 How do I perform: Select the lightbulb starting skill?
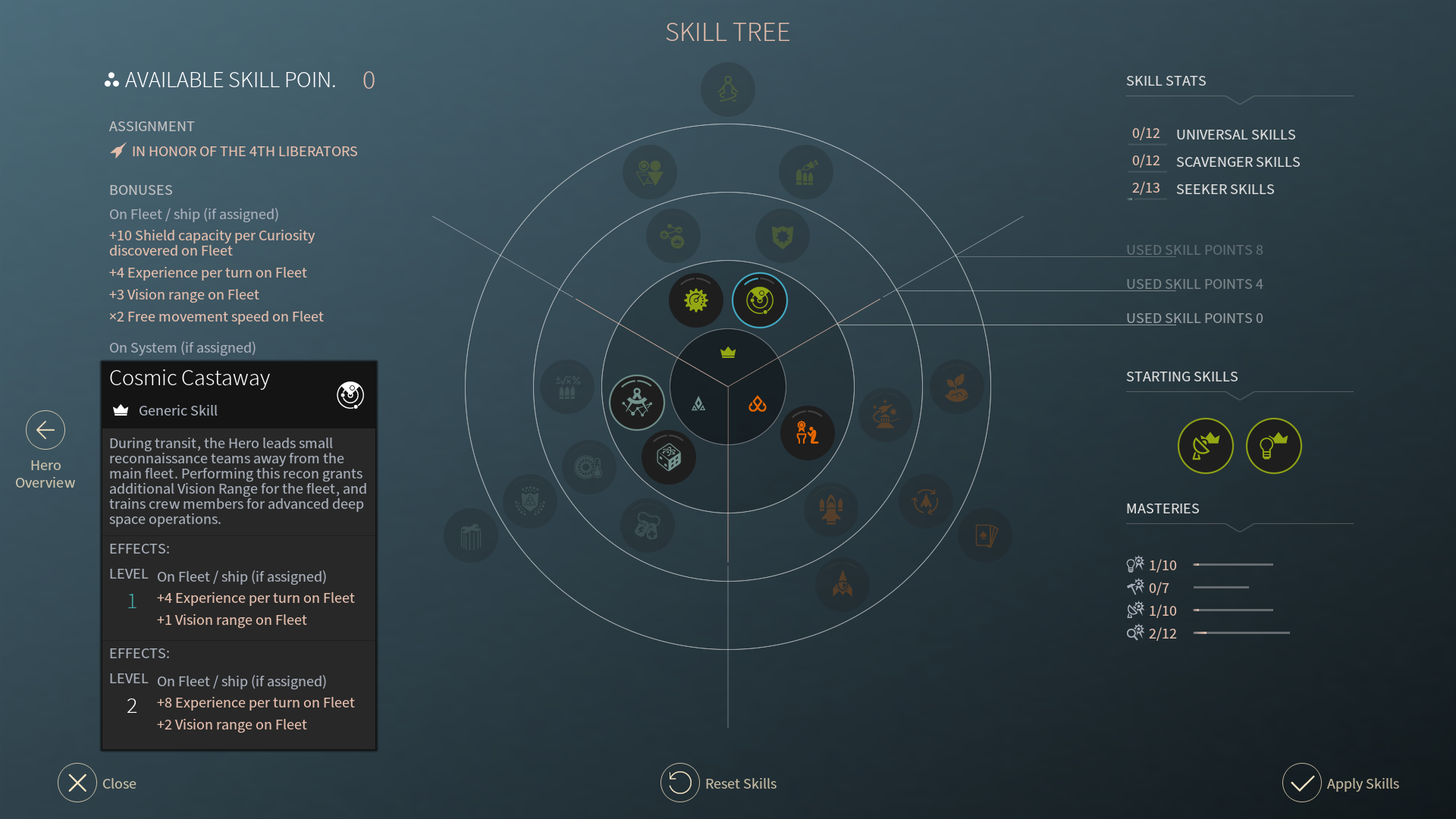1273,446
